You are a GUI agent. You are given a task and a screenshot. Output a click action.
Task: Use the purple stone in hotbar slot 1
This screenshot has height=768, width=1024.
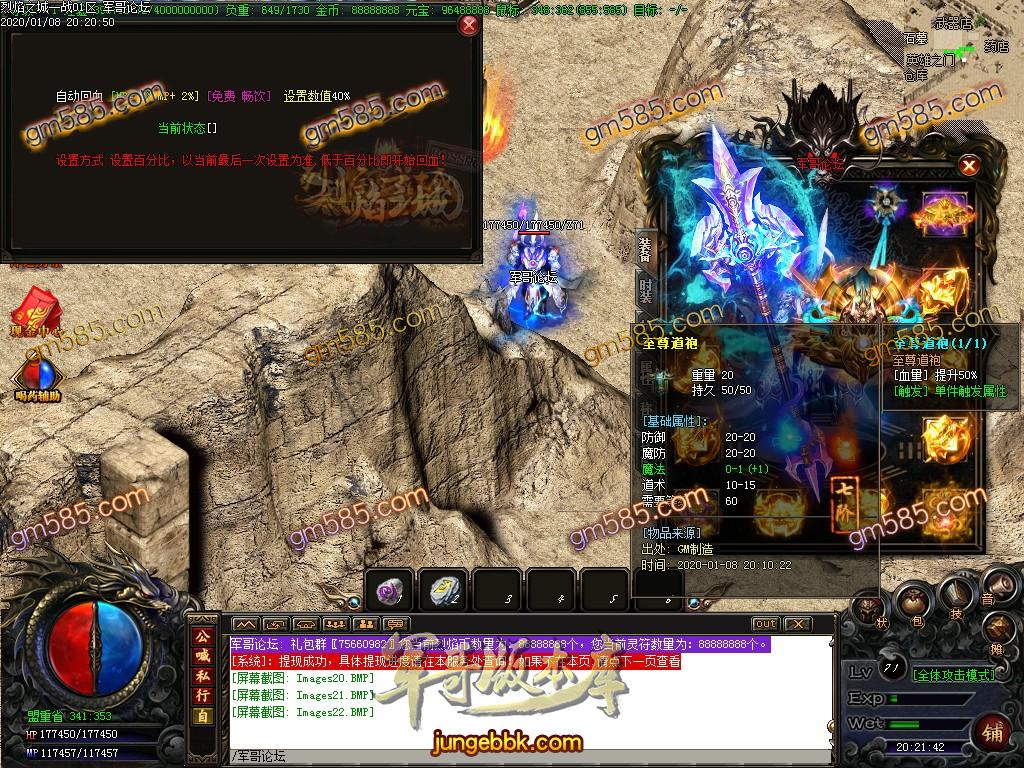tap(390, 592)
